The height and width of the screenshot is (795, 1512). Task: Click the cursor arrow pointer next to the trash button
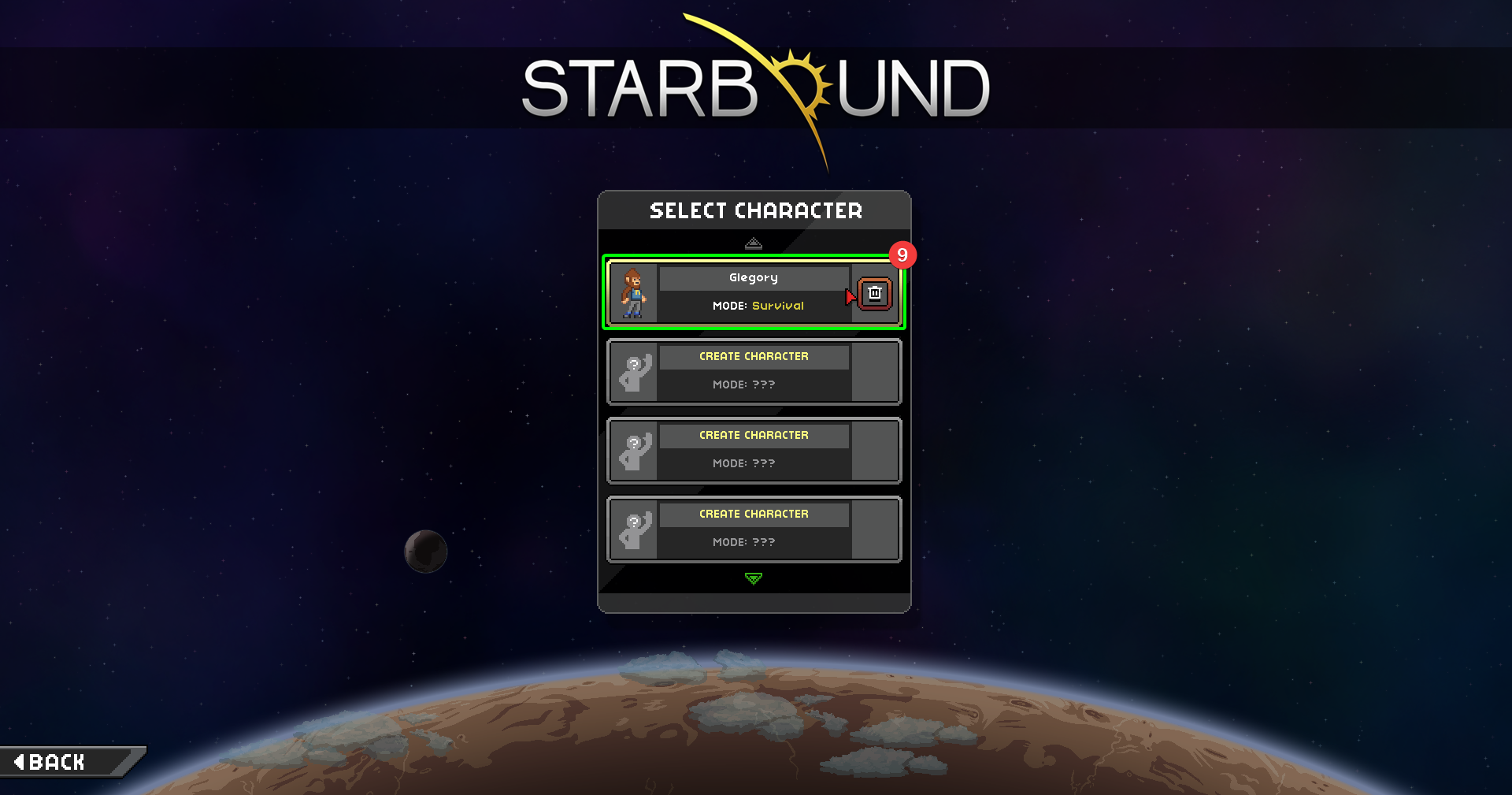coord(850,296)
